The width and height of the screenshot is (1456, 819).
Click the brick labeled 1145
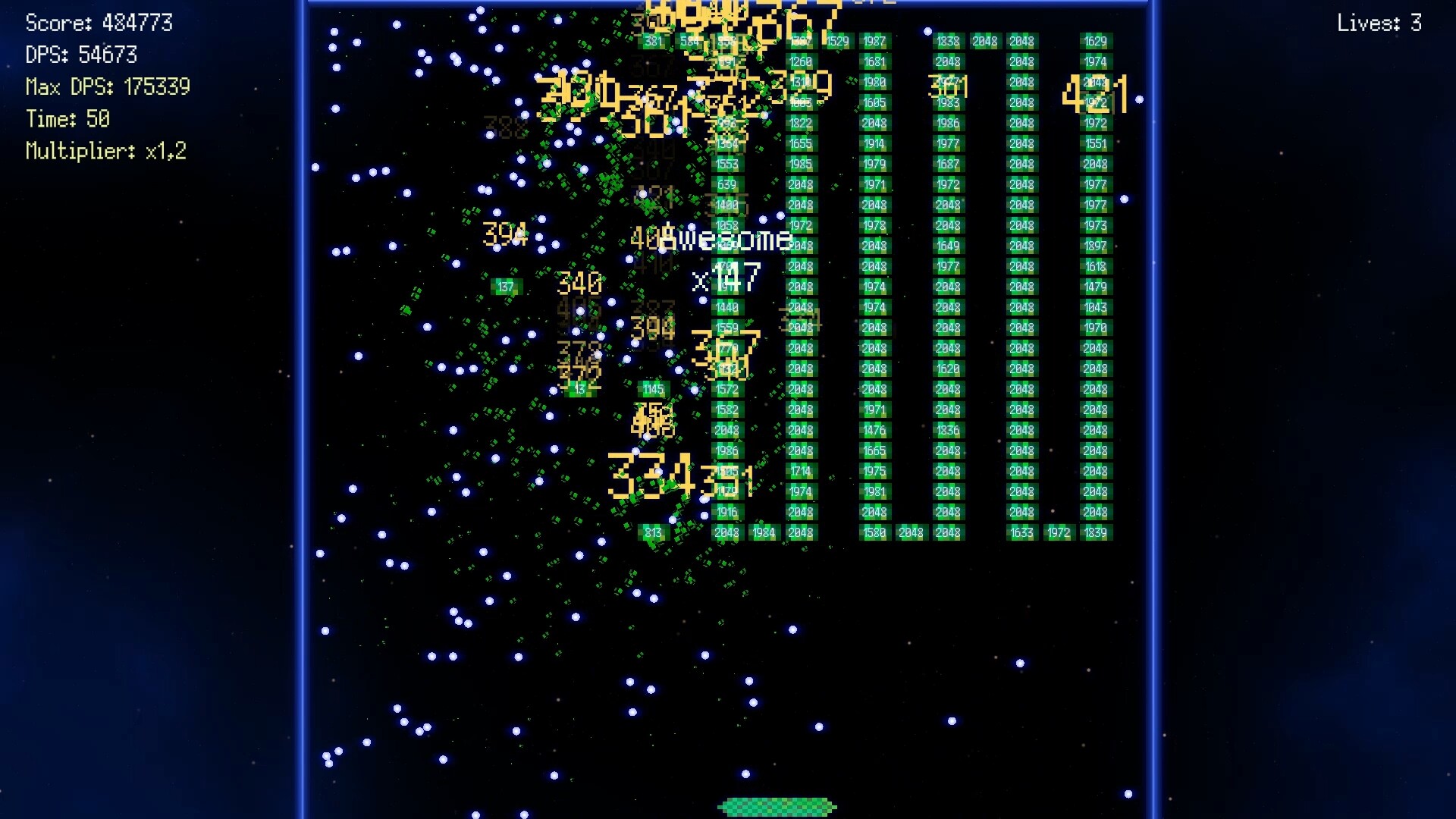pos(652,388)
